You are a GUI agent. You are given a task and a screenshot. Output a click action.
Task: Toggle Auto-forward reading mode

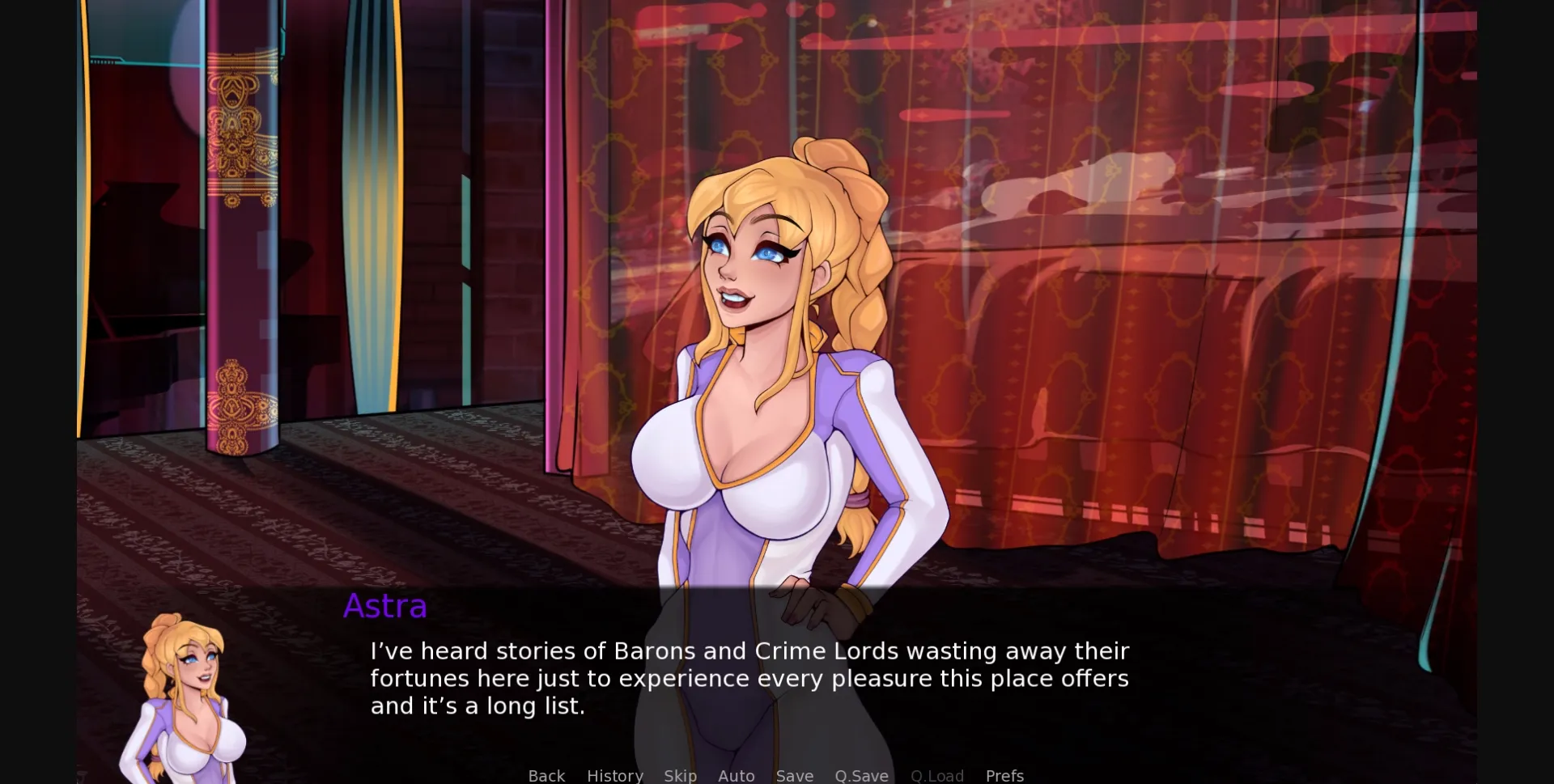pyautogui.click(x=736, y=775)
